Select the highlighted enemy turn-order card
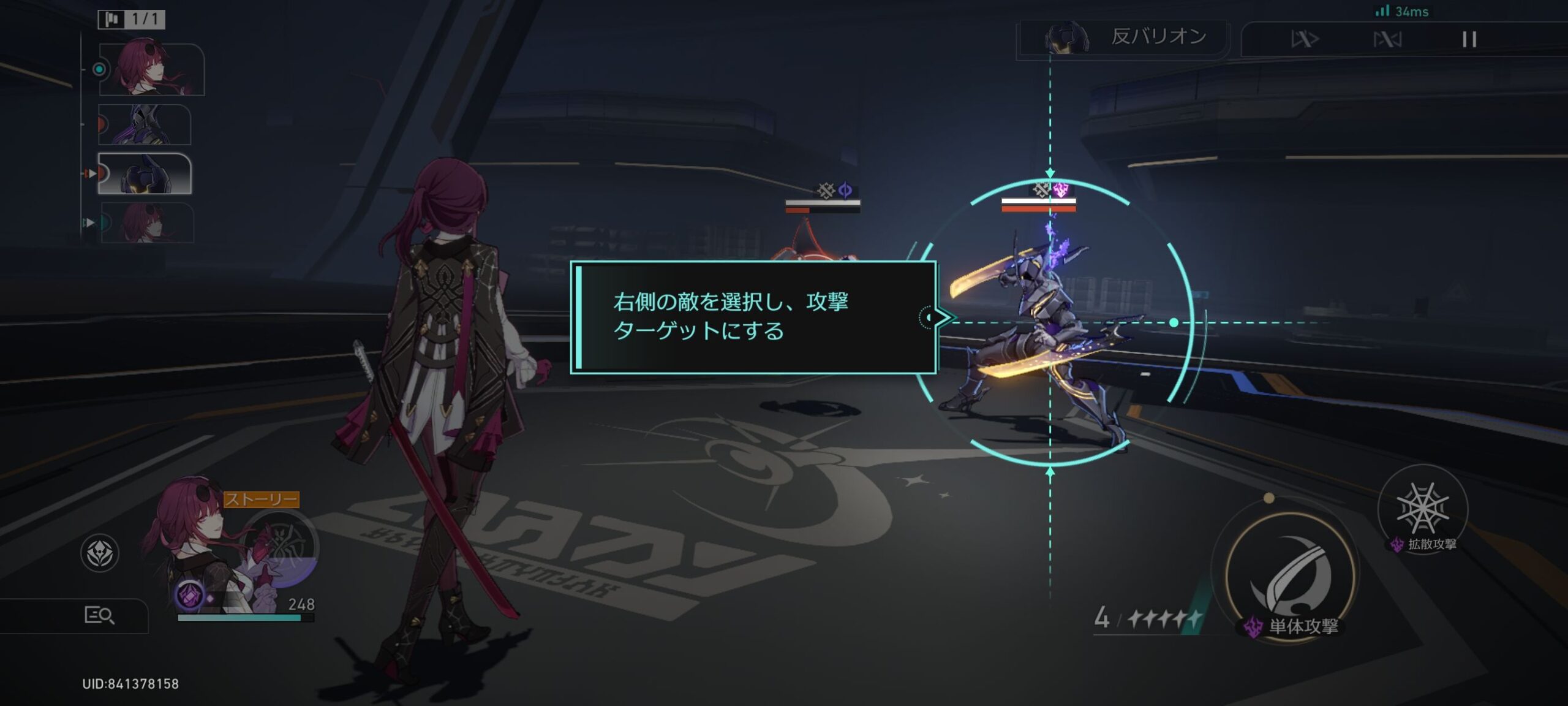Screen dimensions: 1568x706 tap(145, 174)
